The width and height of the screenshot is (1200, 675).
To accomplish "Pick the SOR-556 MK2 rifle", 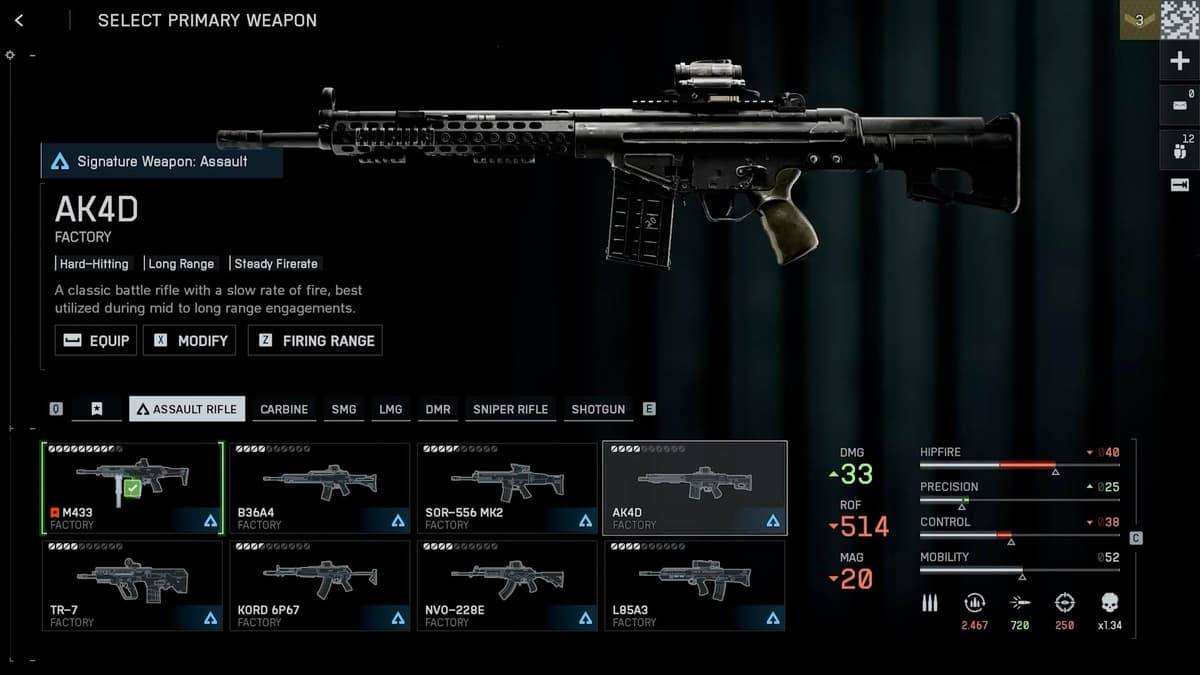I will click(x=507, y=488).
